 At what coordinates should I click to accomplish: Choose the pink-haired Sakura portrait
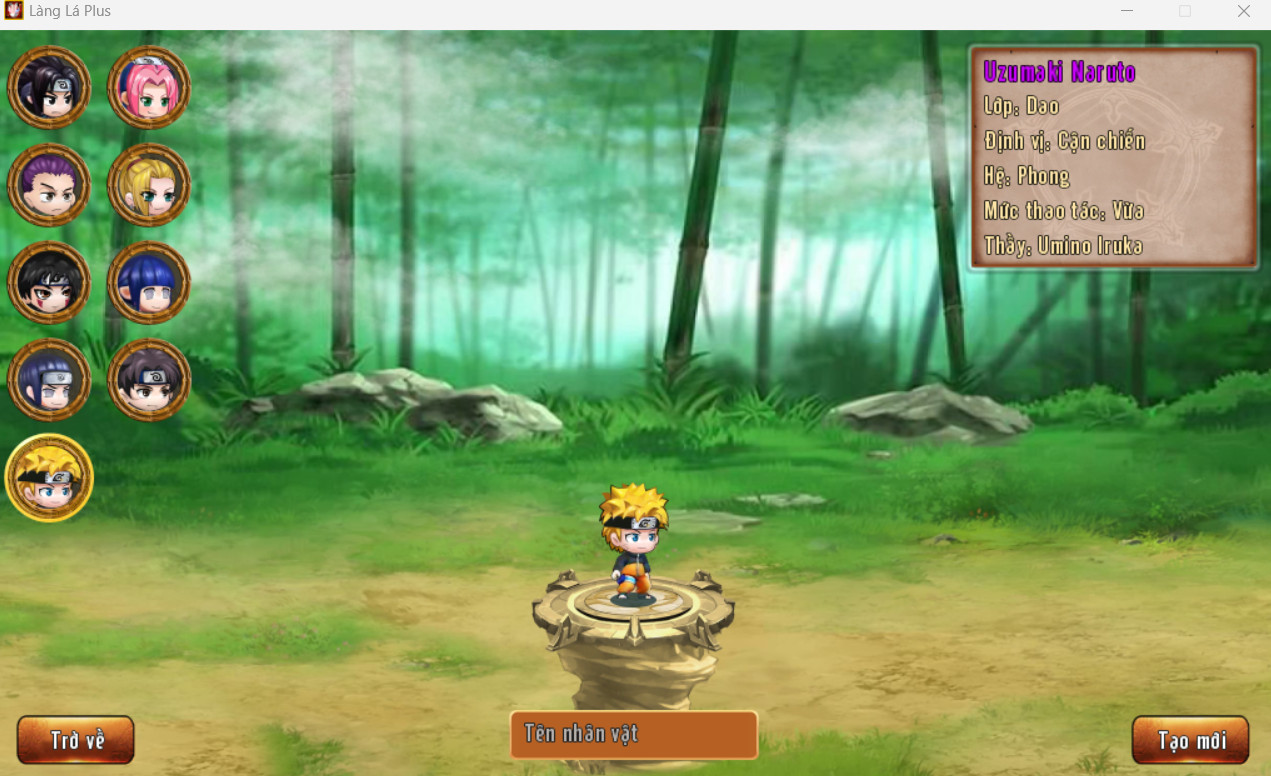[149, 87]
